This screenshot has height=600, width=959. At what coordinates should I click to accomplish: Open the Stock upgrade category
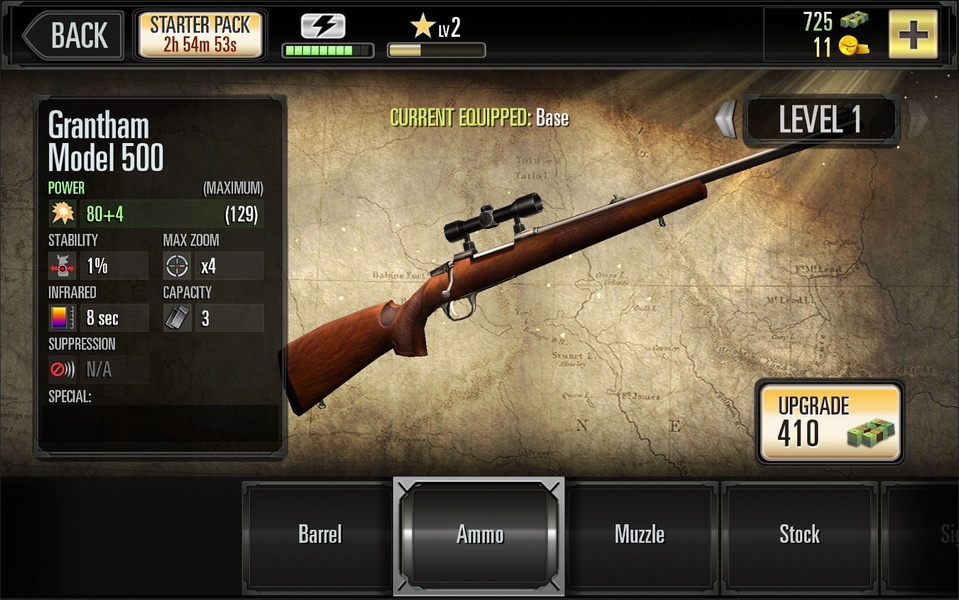pos(799,534)
